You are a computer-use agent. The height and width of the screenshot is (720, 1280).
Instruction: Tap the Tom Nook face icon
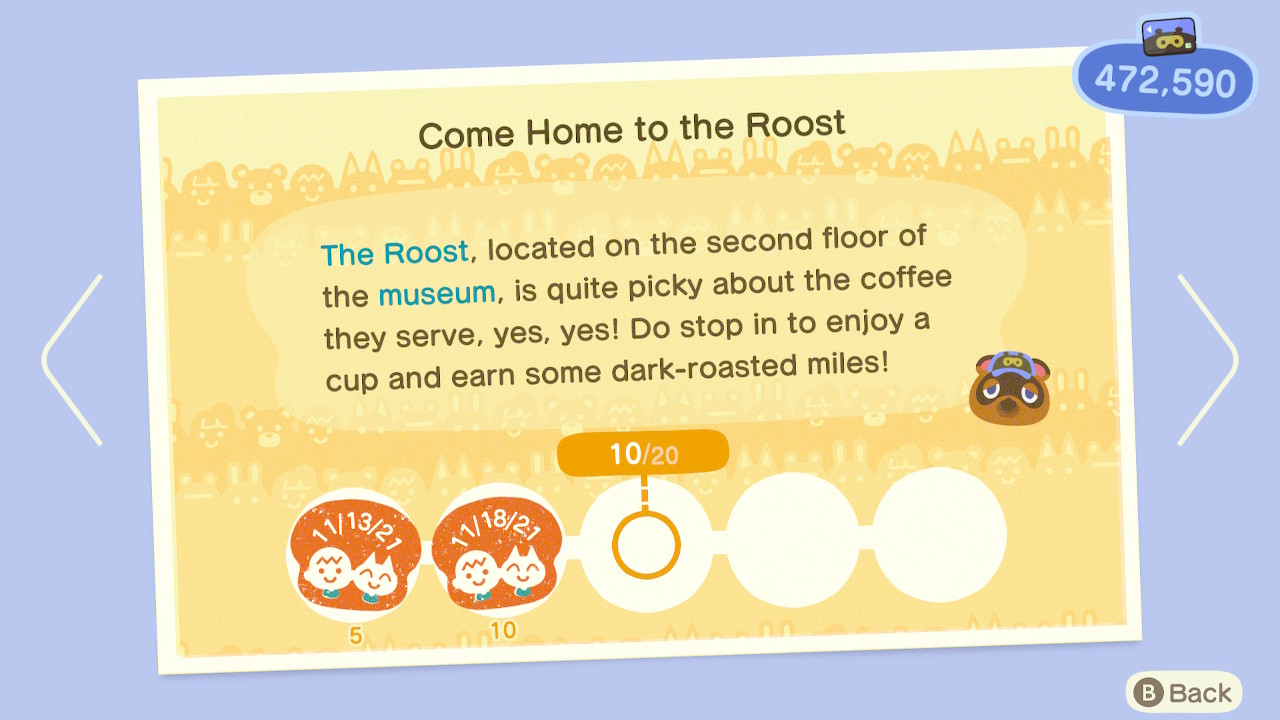pos(1009,386)
